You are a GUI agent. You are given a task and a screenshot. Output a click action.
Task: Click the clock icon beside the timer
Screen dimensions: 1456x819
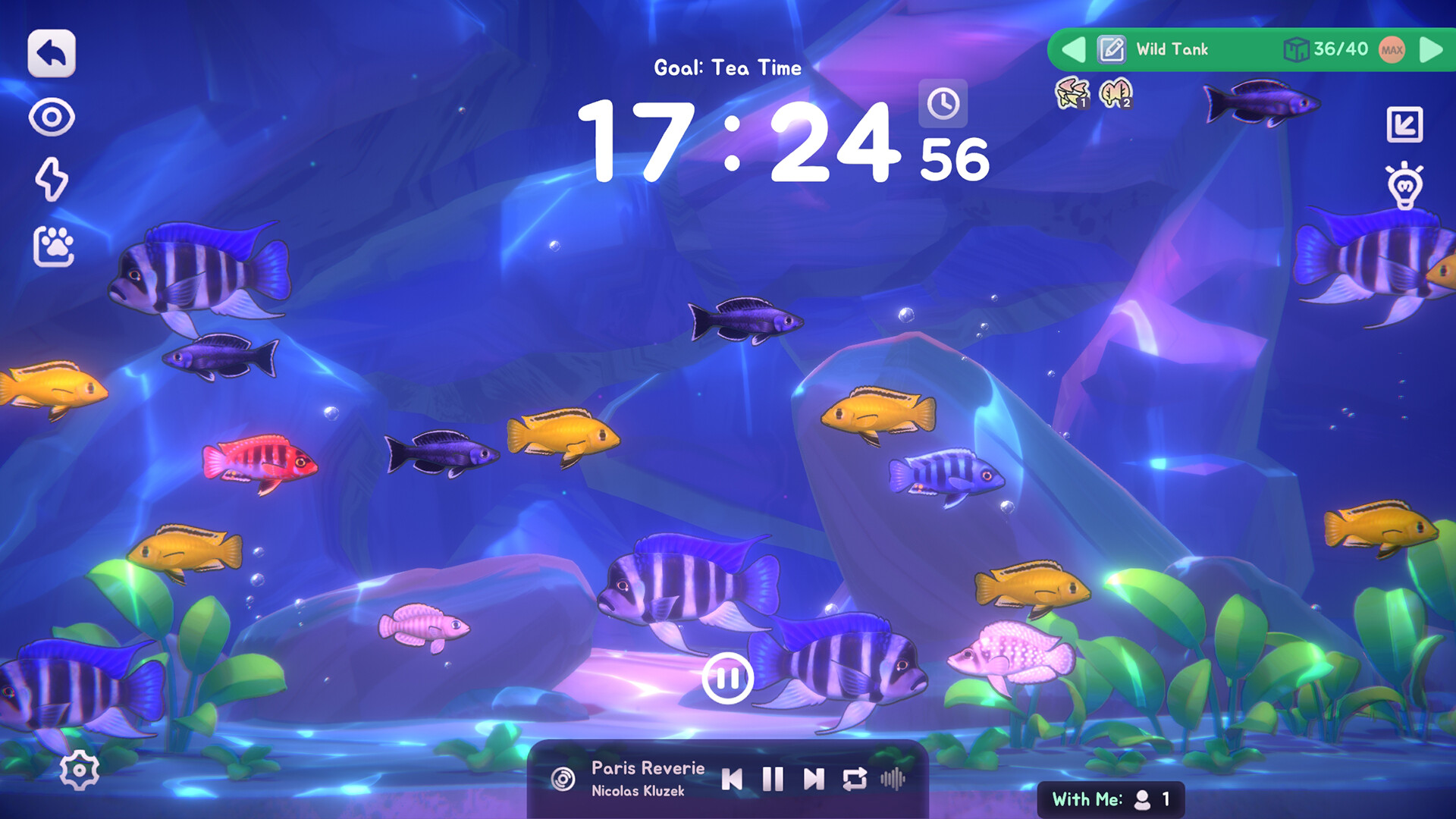[943, 105]
